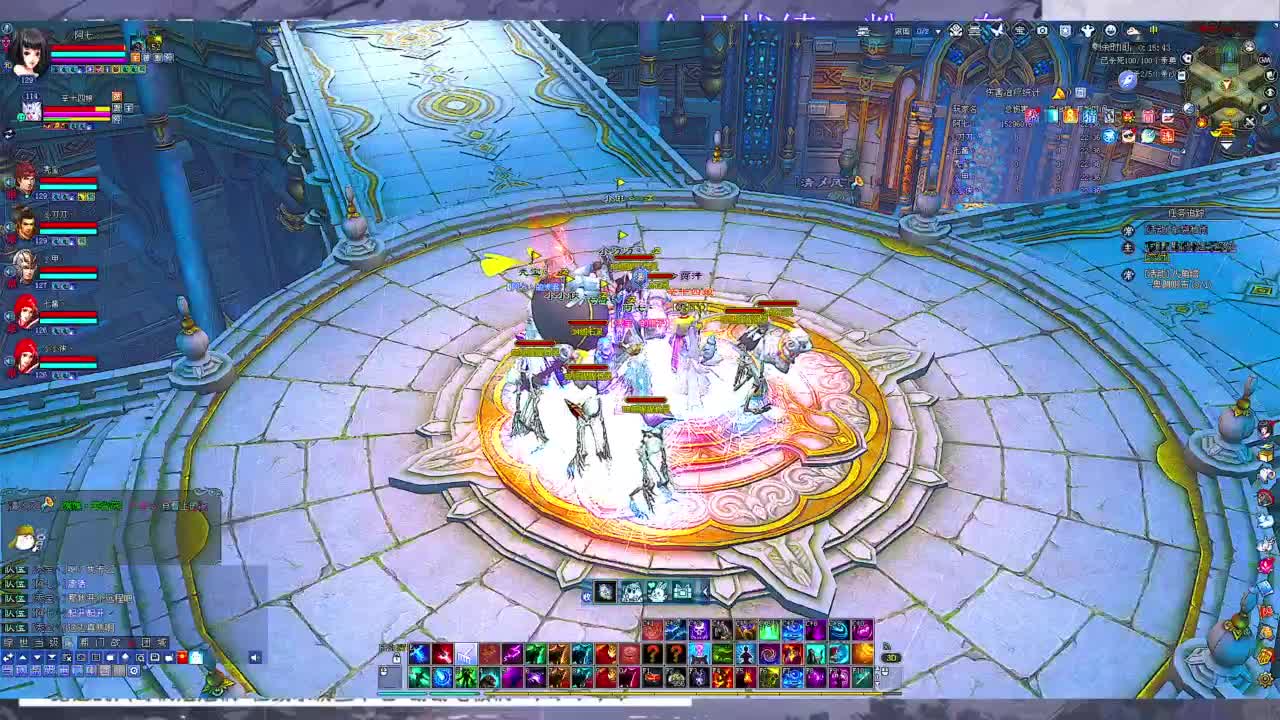
Task: Click the GM button beside the minimap
Action: coord(1264,59)
